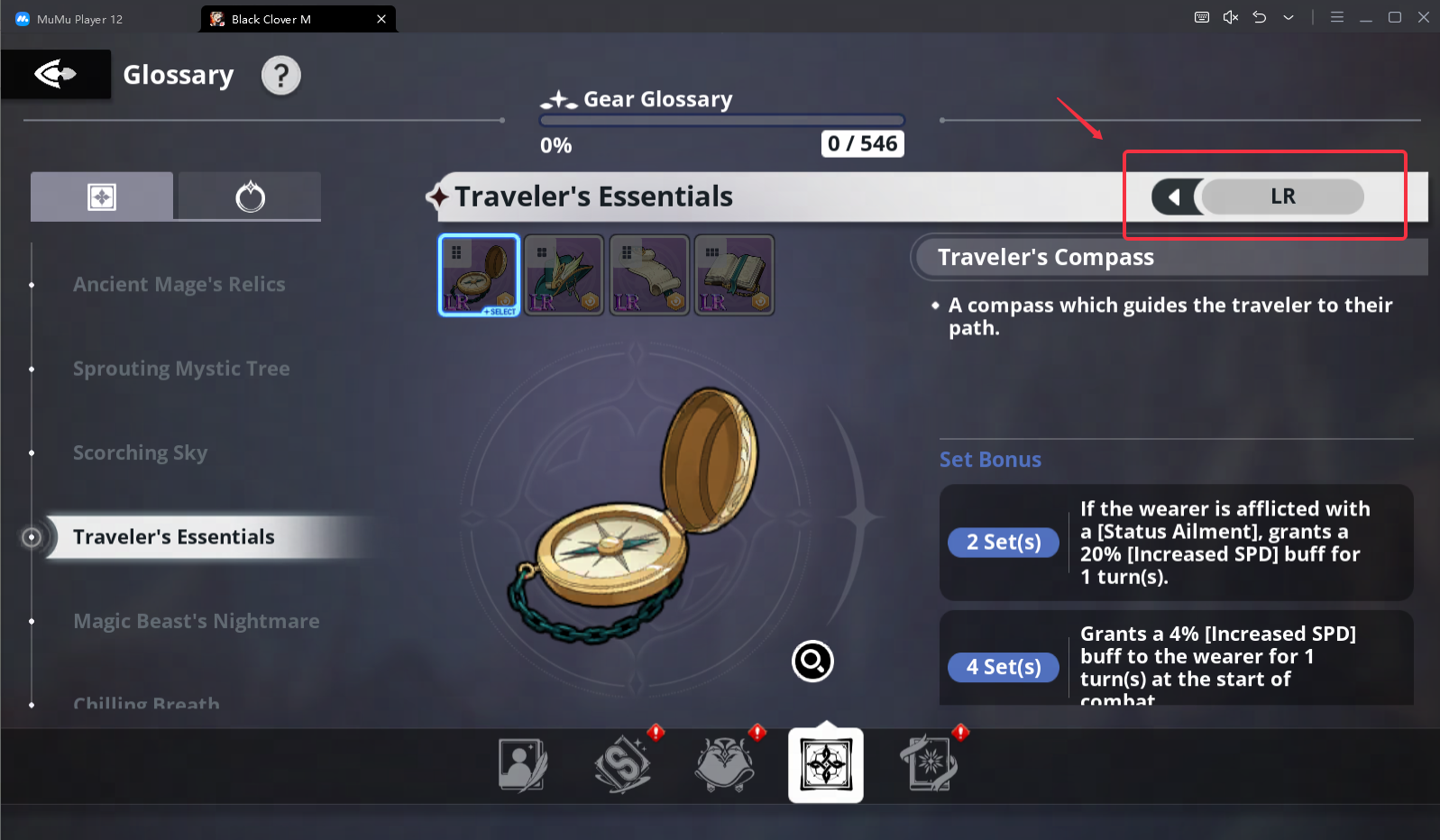Select the Scorching Sky category
Screen dimensions: 1440x840
coord(140,452)
